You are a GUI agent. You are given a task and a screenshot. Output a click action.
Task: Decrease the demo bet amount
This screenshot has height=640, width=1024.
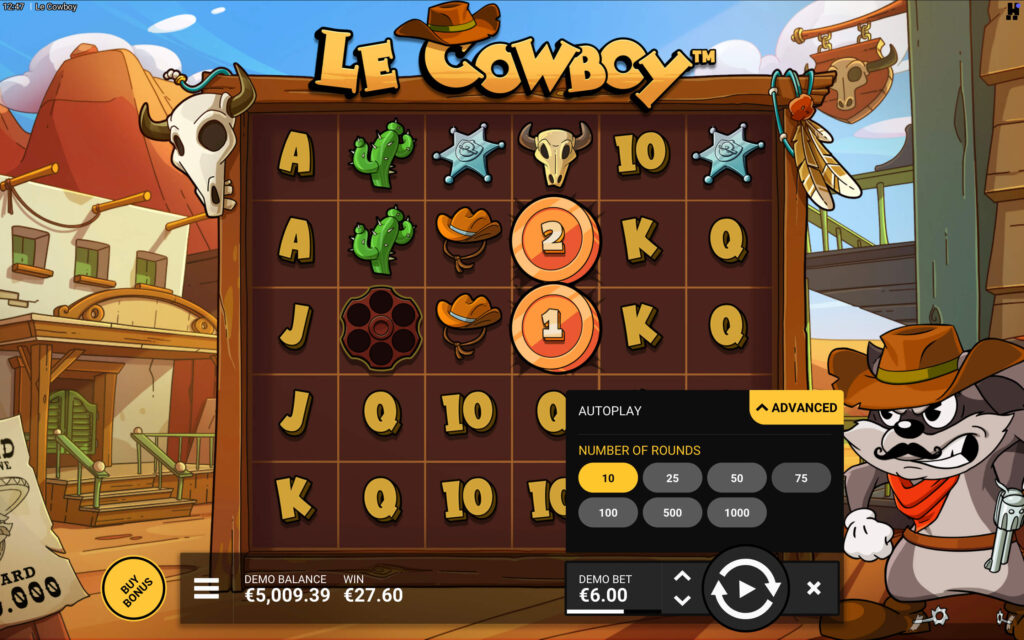tap(682, 600)
